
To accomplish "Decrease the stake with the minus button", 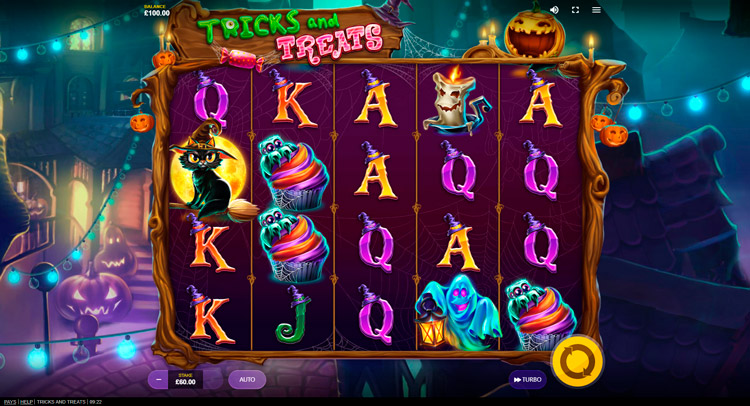I will [158, 380].
